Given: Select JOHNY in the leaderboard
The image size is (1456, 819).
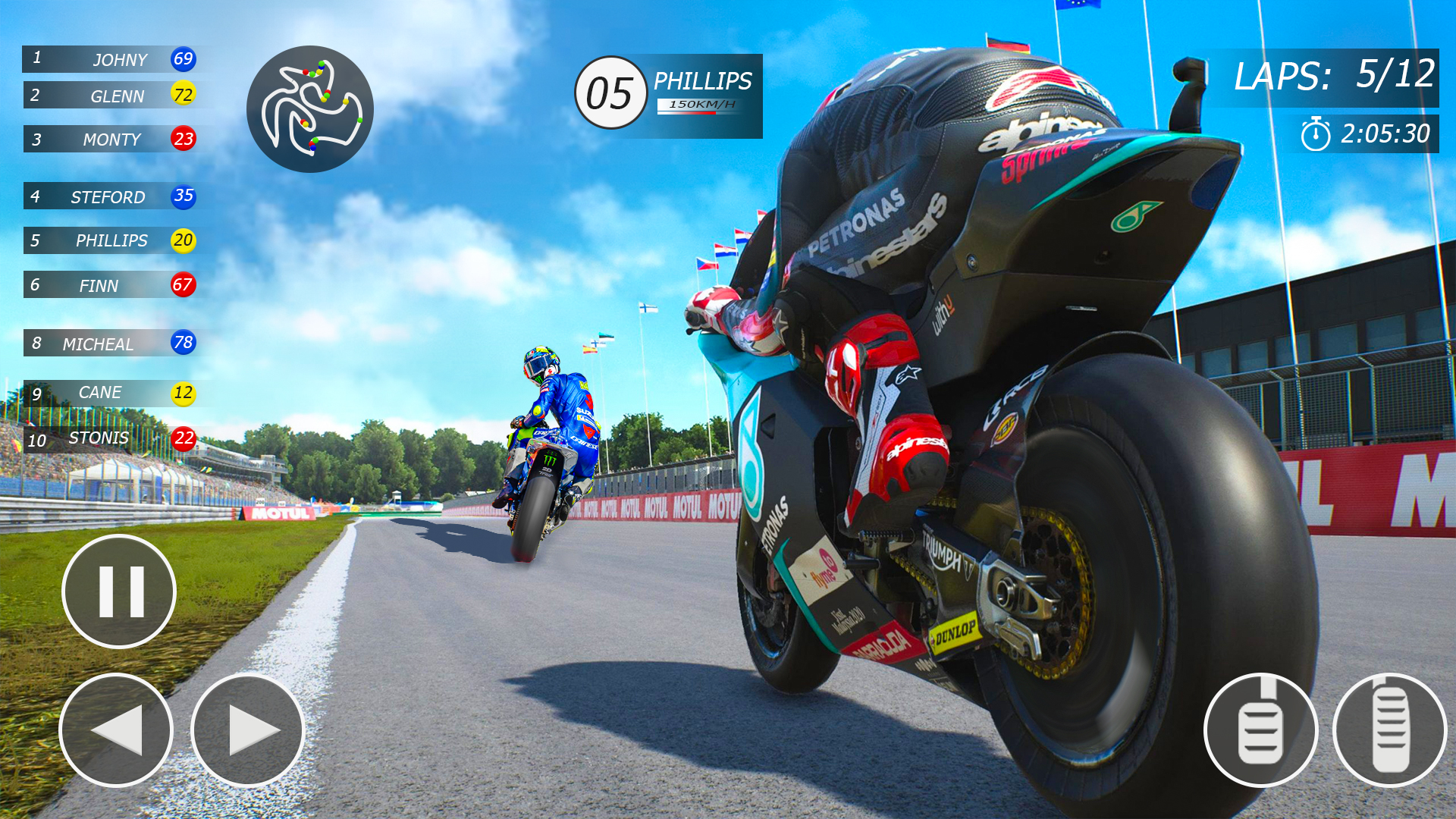Looking at the screenshot, I should tap(110, 59).
